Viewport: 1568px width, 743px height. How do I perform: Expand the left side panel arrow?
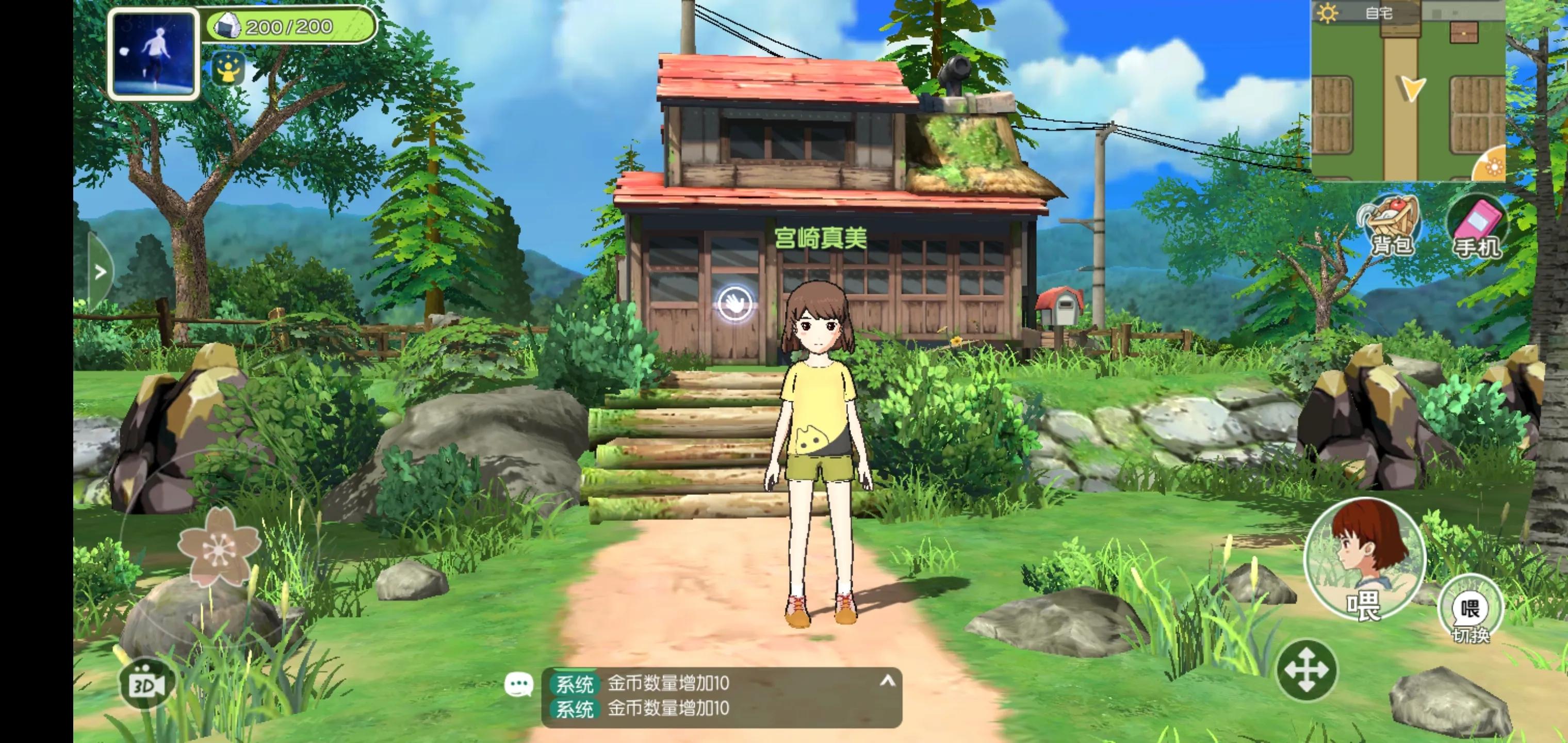pyautogui.click(x=101, y=272)
